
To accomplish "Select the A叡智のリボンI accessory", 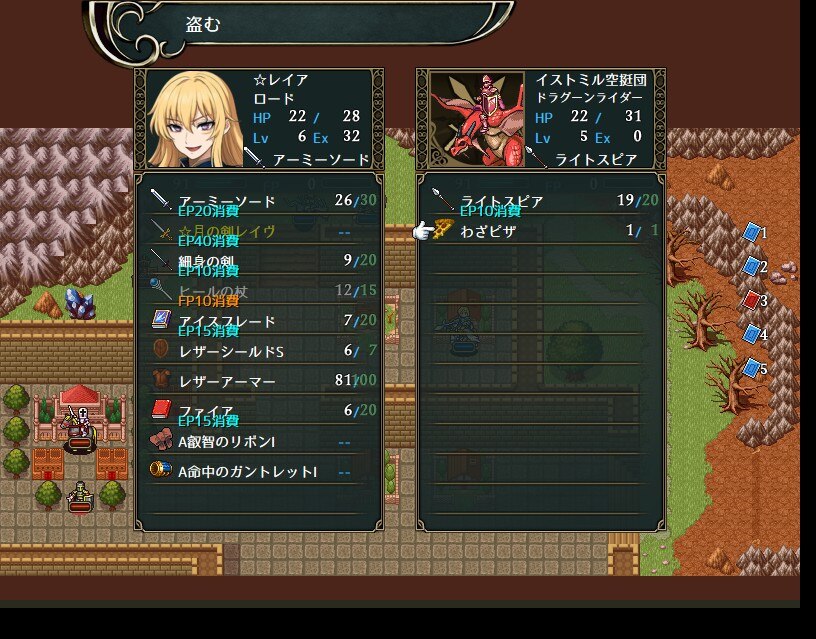I will (260, 441).
